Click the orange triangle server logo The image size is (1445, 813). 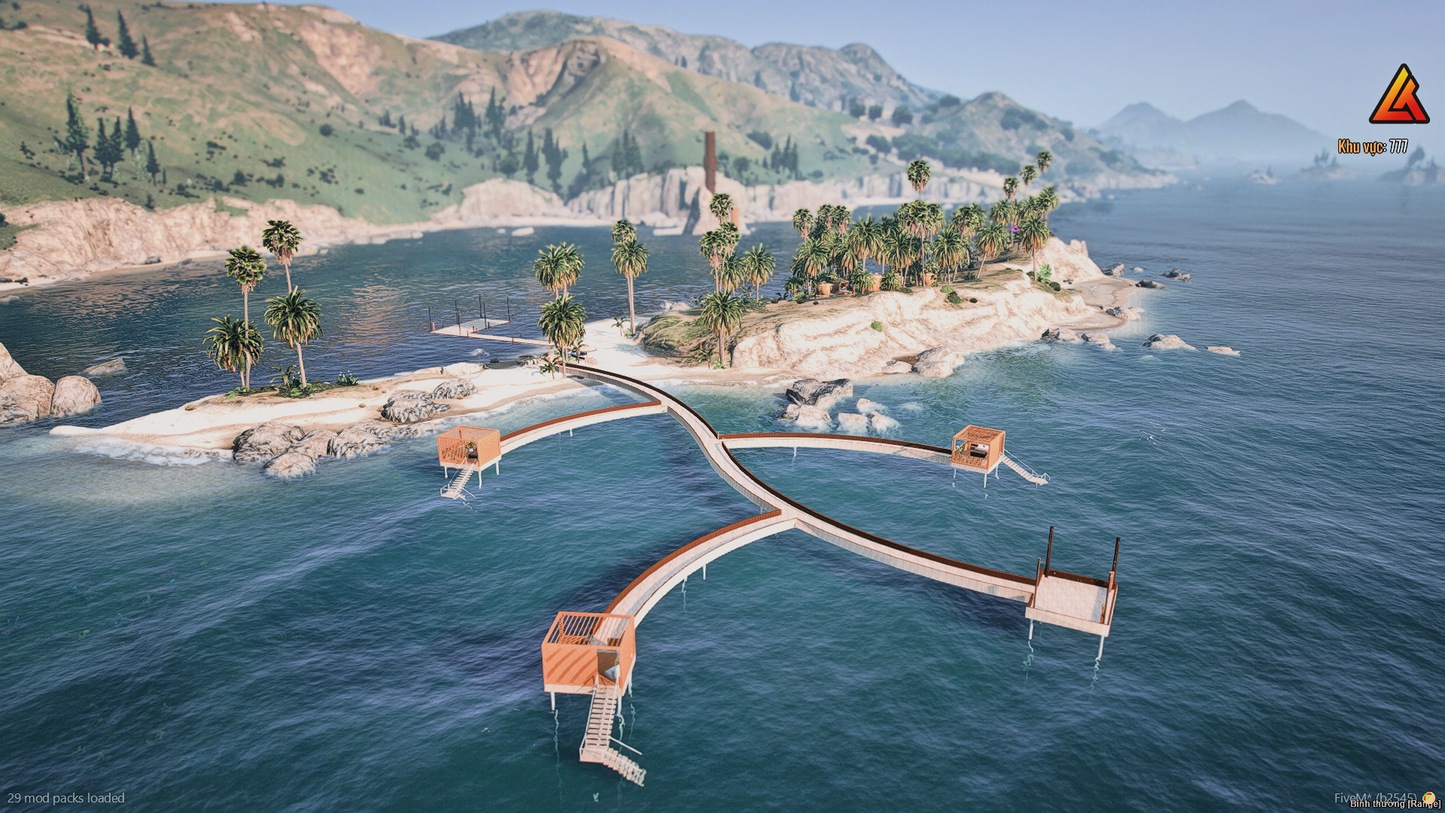click(x=1398, y=98)
